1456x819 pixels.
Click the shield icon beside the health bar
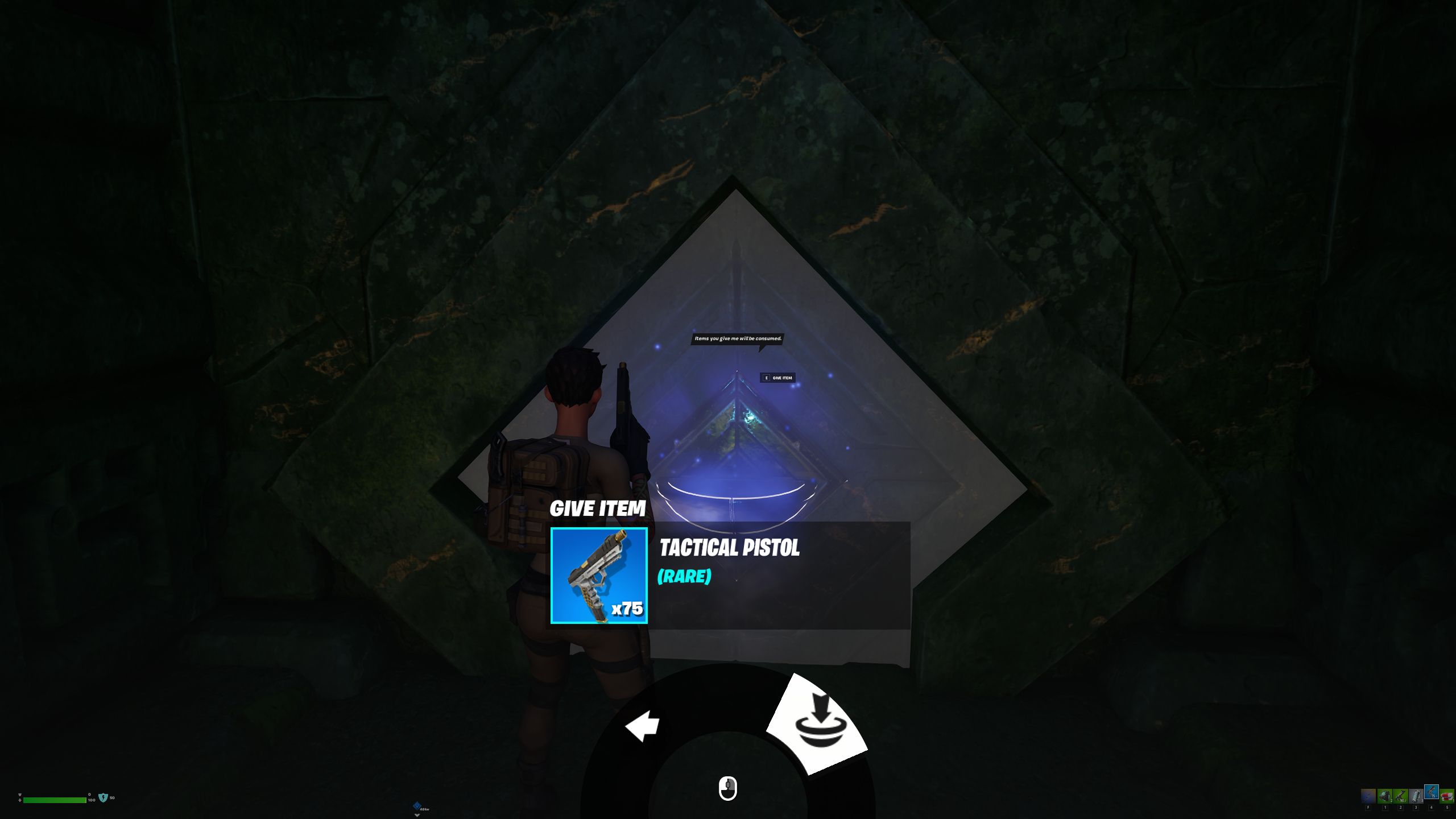(x=104, y=799)
